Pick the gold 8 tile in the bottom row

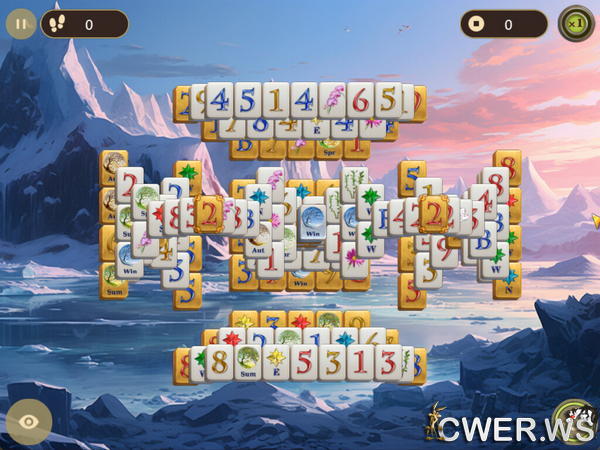point(219,361)
